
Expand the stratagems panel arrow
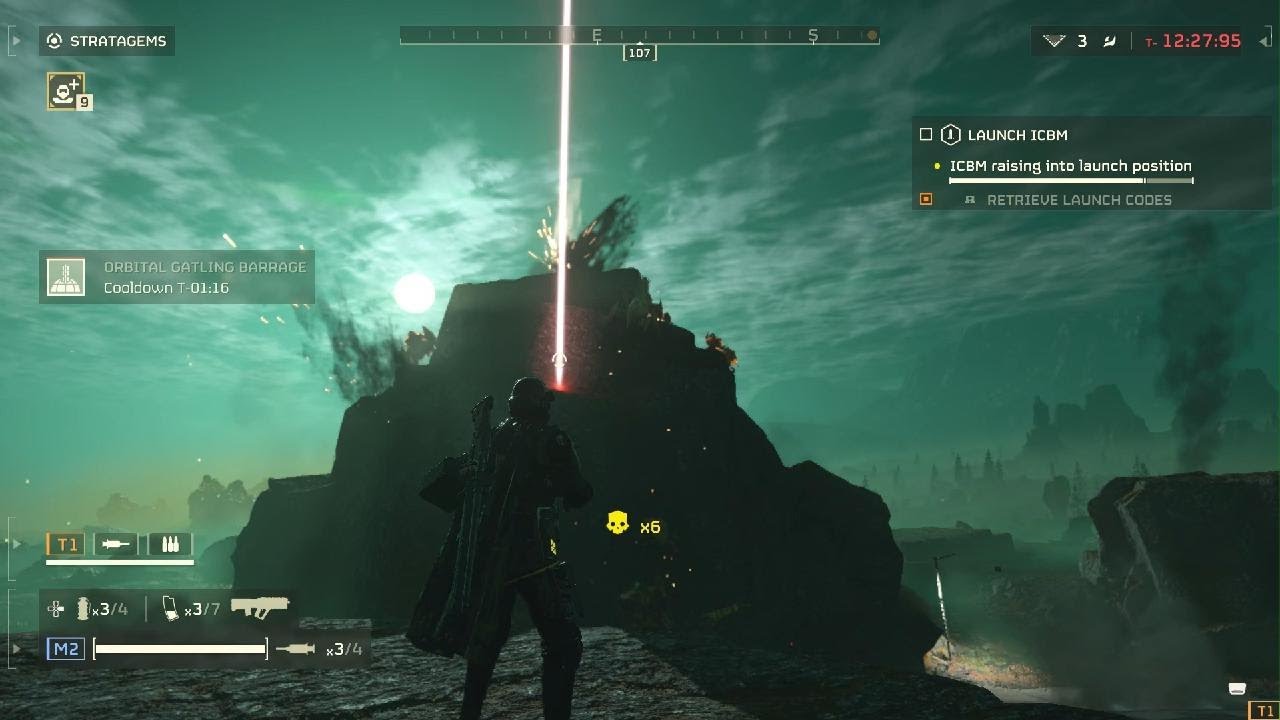click(17, 41)
